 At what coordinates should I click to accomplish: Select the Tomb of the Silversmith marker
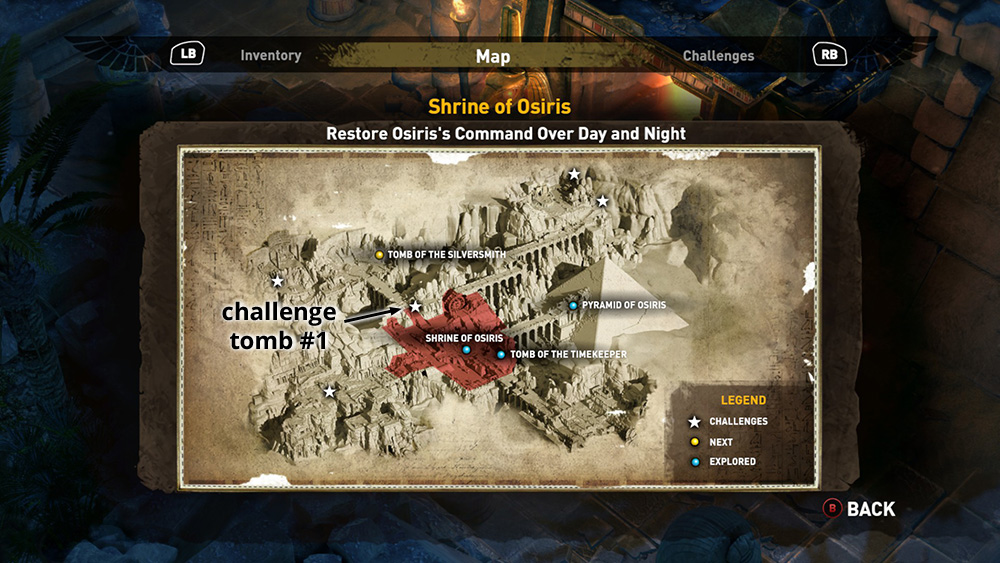tap(380, 255)
